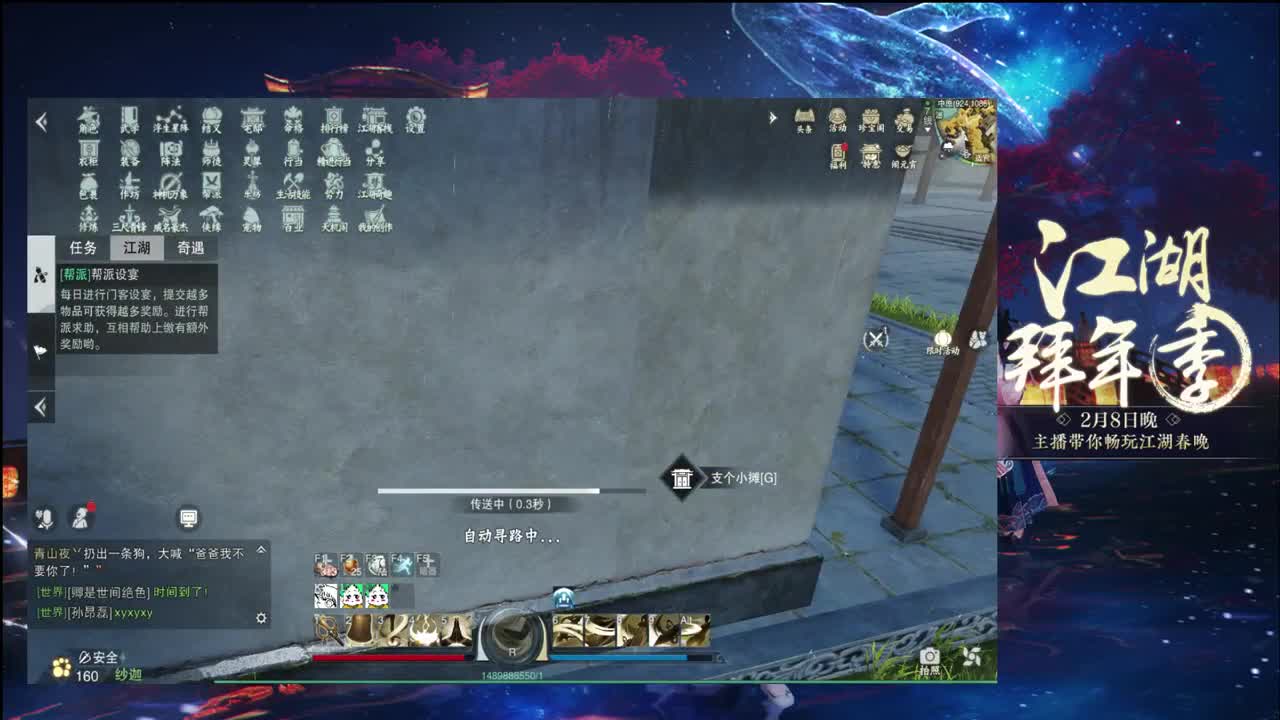The width and height of the screenshot is (1280, 720).
Task: Open the 闹元宵 festival event icon
Action: coord(903,150)
